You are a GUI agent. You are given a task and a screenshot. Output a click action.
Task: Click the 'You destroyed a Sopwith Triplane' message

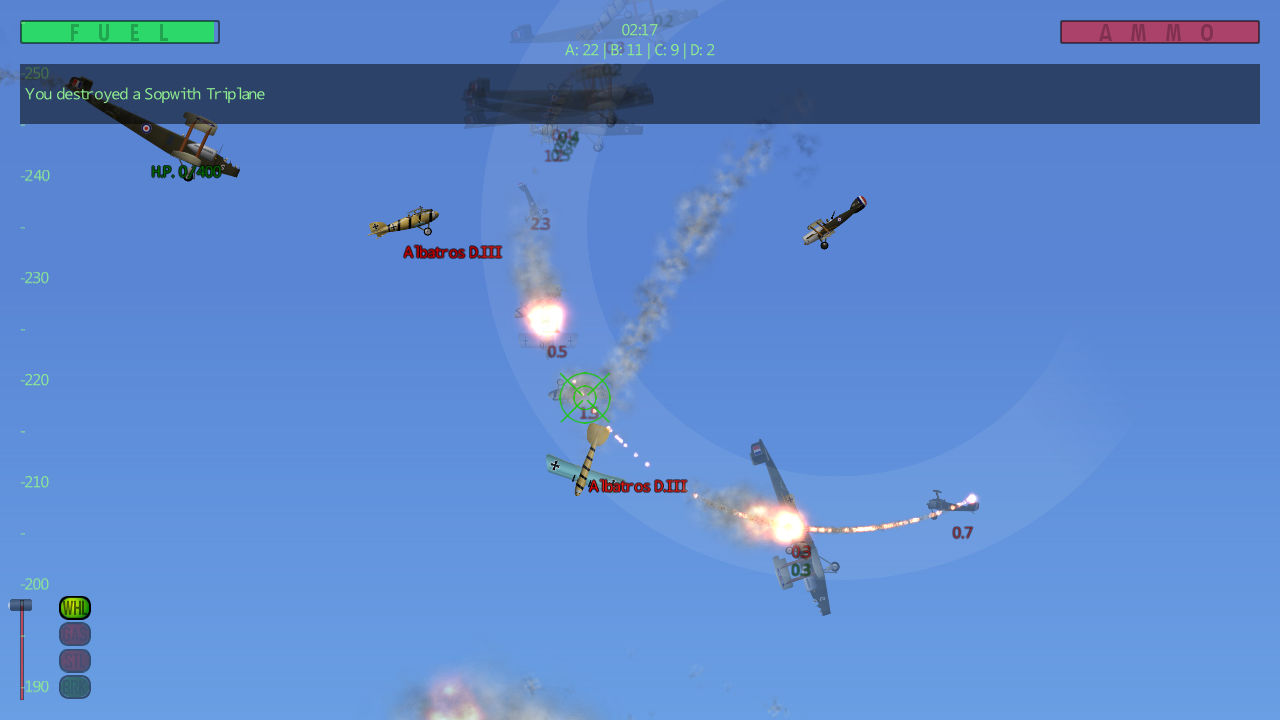(145, 94)
